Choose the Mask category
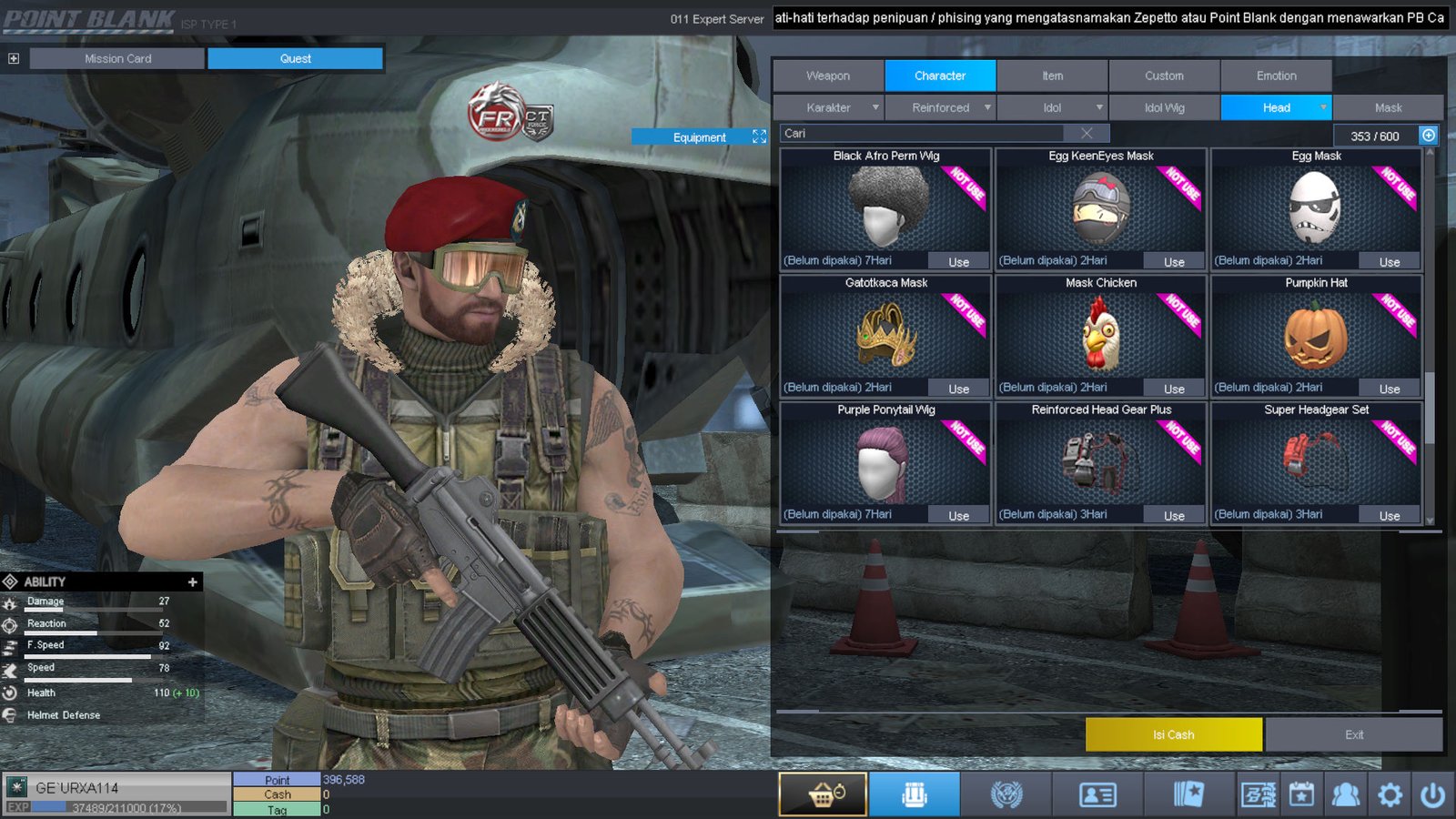Image resolution: width=1456 pixels, height=819 pixels. pos(1388,107)
